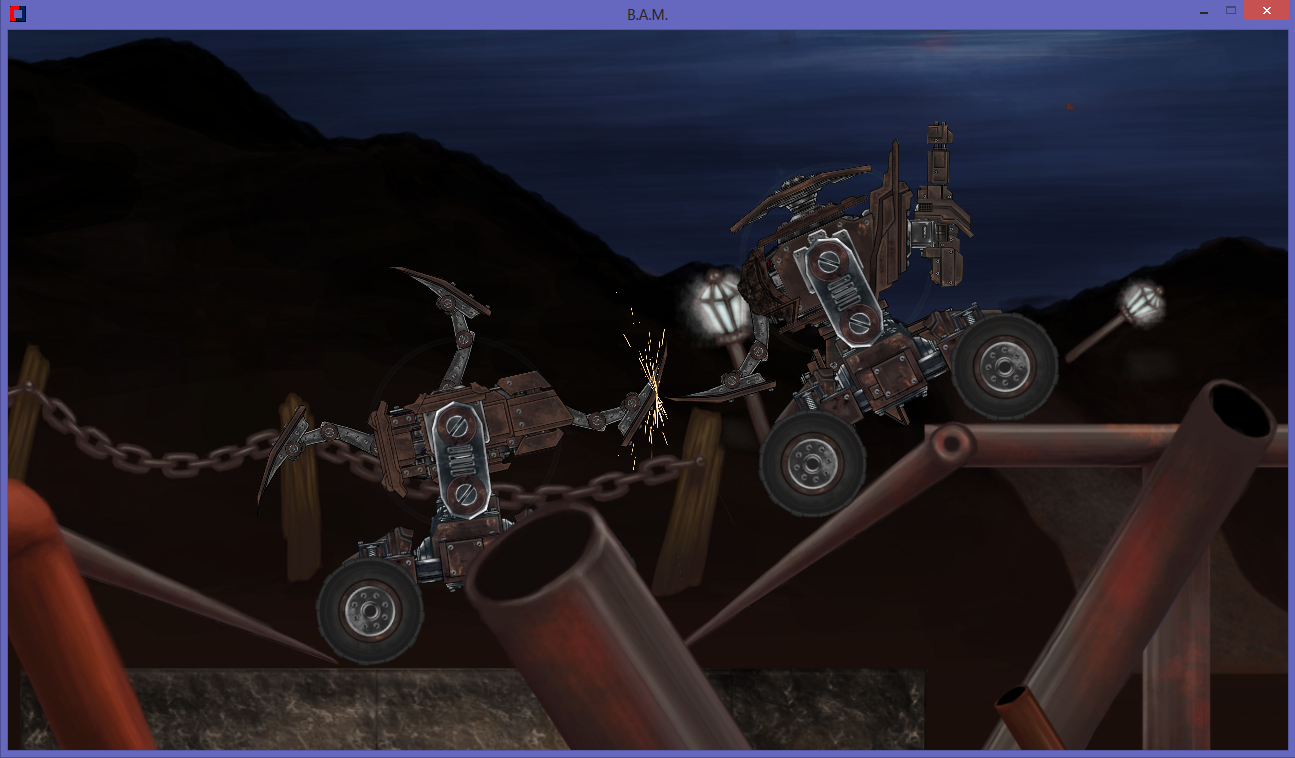Screen dimensions: 1295x758
Task: Minimize the B.A.M. window
Action: coord(1204,11)
